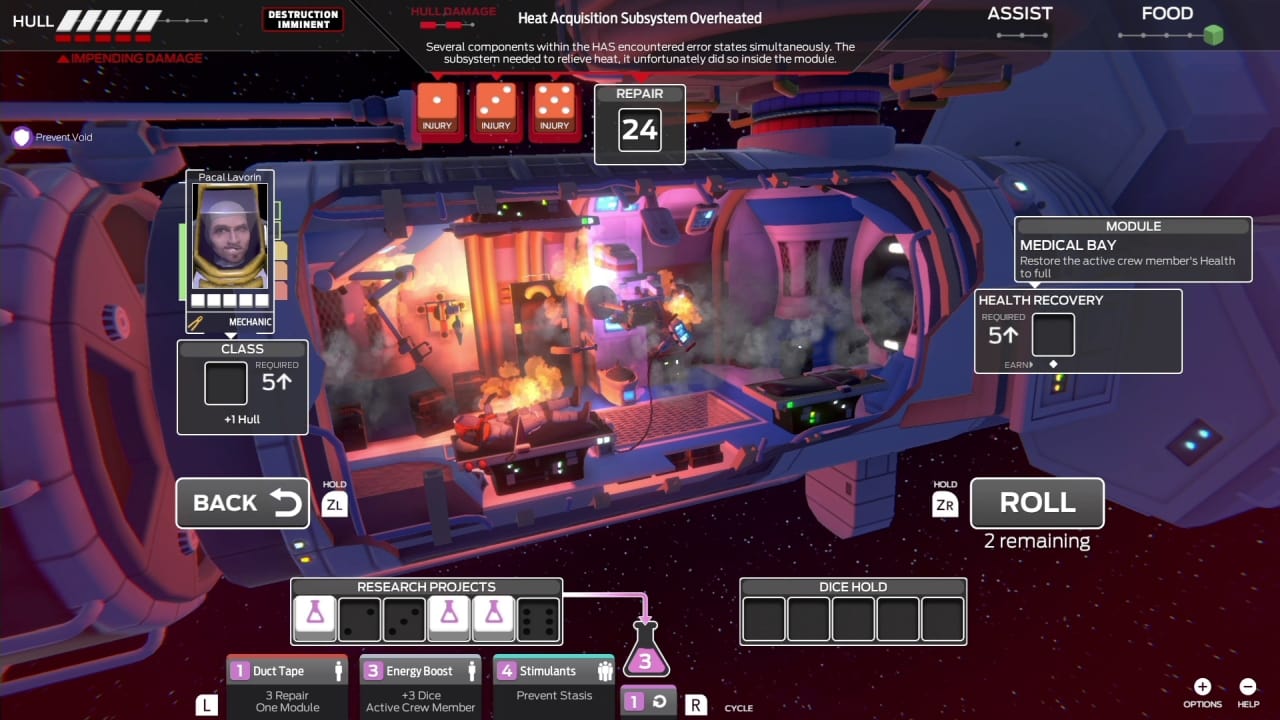The height and width of the screenshot is (720, 1280).
Task: Click the Health Recovery dice slot
Action: 1053,336
